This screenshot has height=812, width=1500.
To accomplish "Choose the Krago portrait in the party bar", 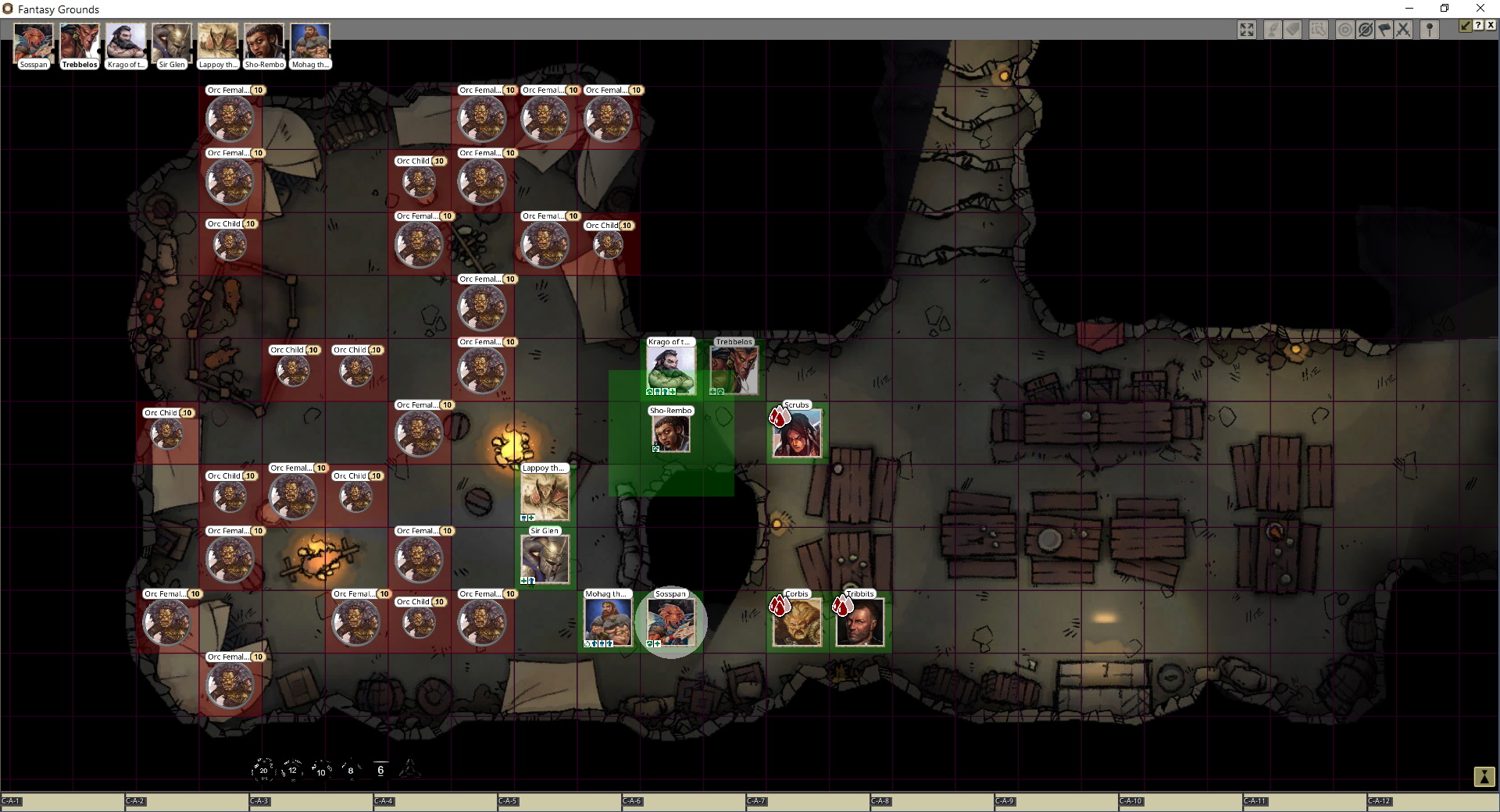I will [x=126, y=43].
